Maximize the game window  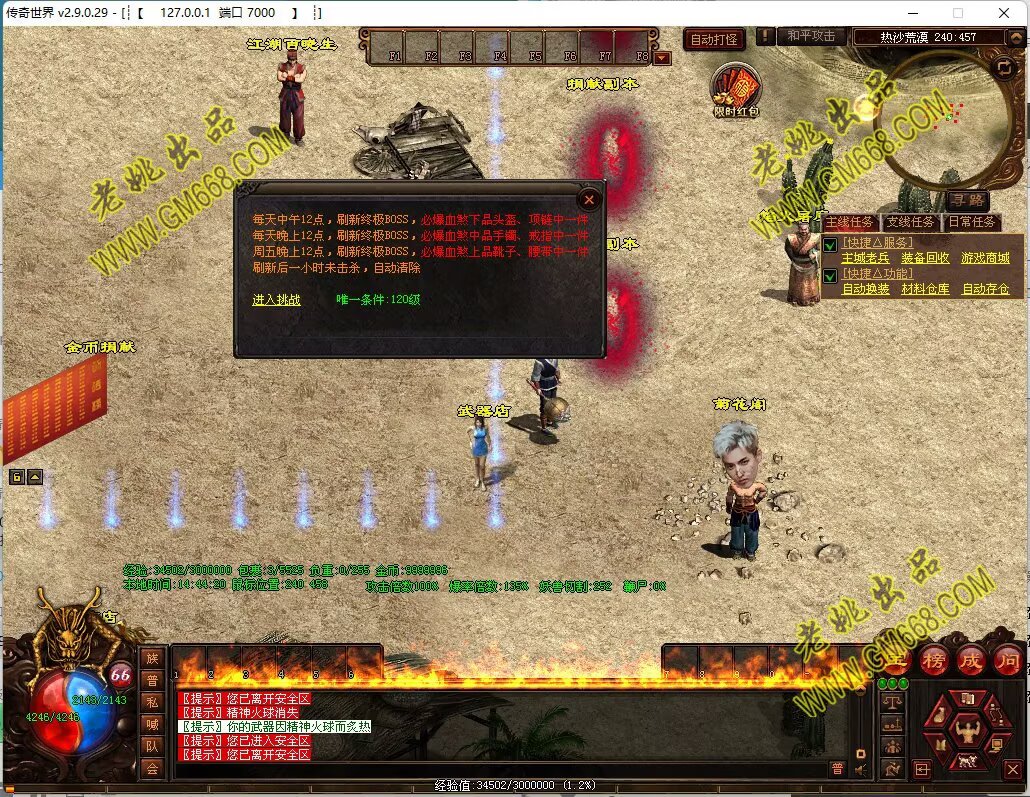tap(958, 13)
